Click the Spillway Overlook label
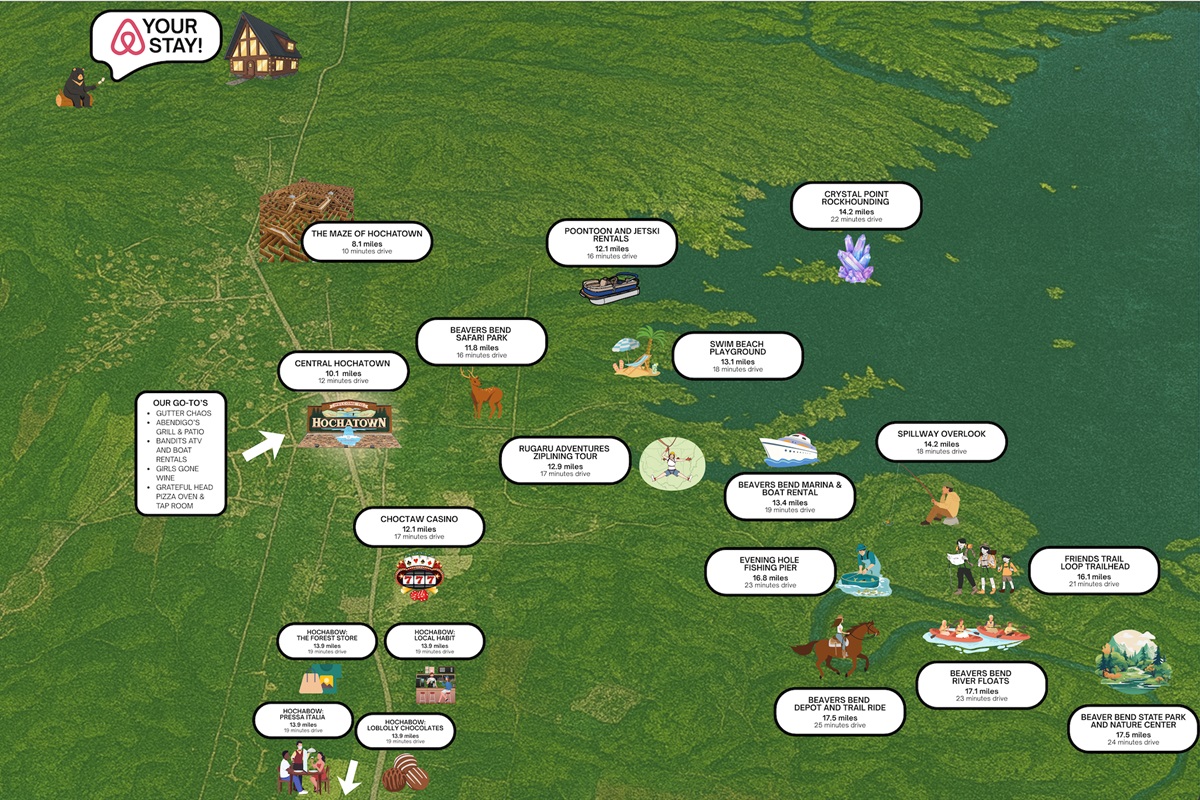The height and width of the screenshot is (800, 1200). [941, 441]
